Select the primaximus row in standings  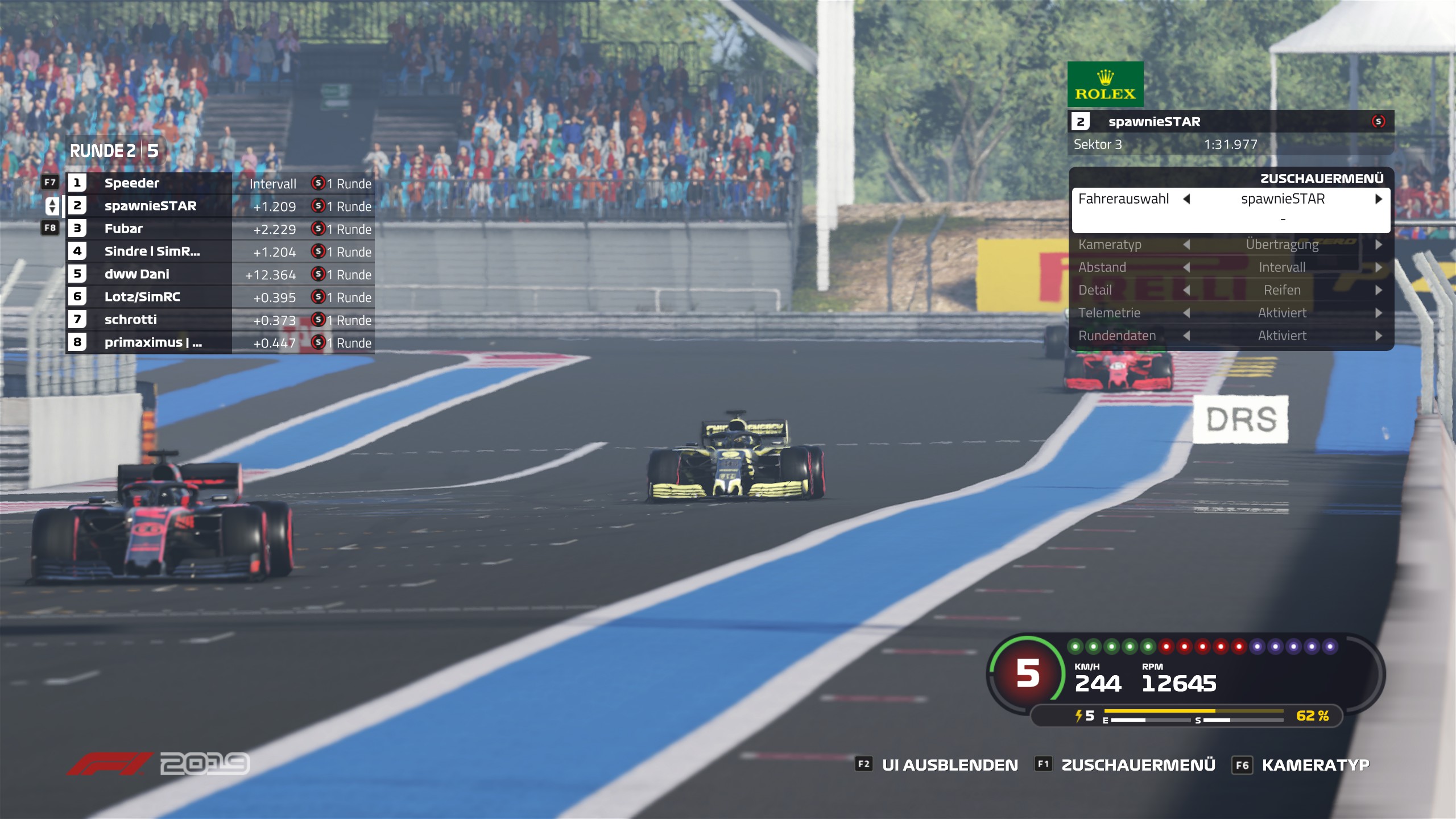[152, 342]
